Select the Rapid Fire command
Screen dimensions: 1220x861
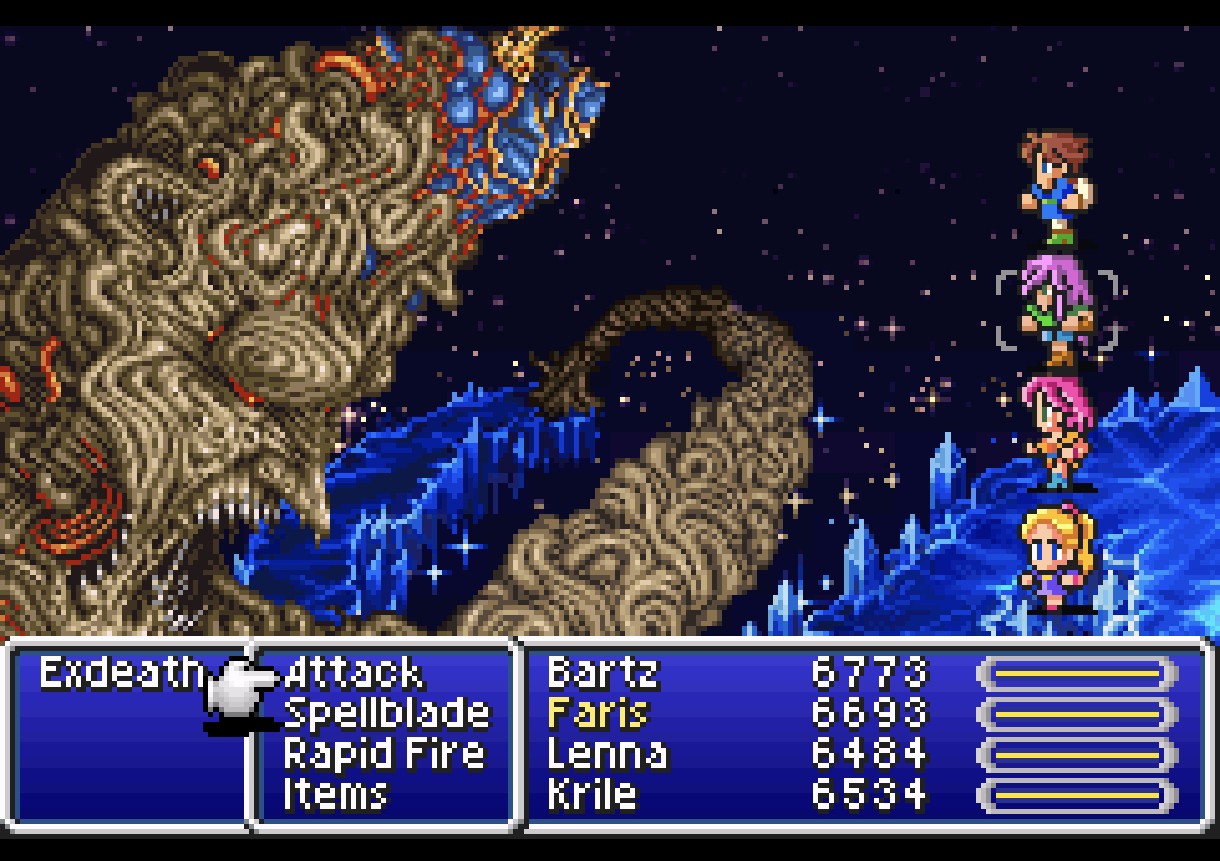click(x=383, y=754)
